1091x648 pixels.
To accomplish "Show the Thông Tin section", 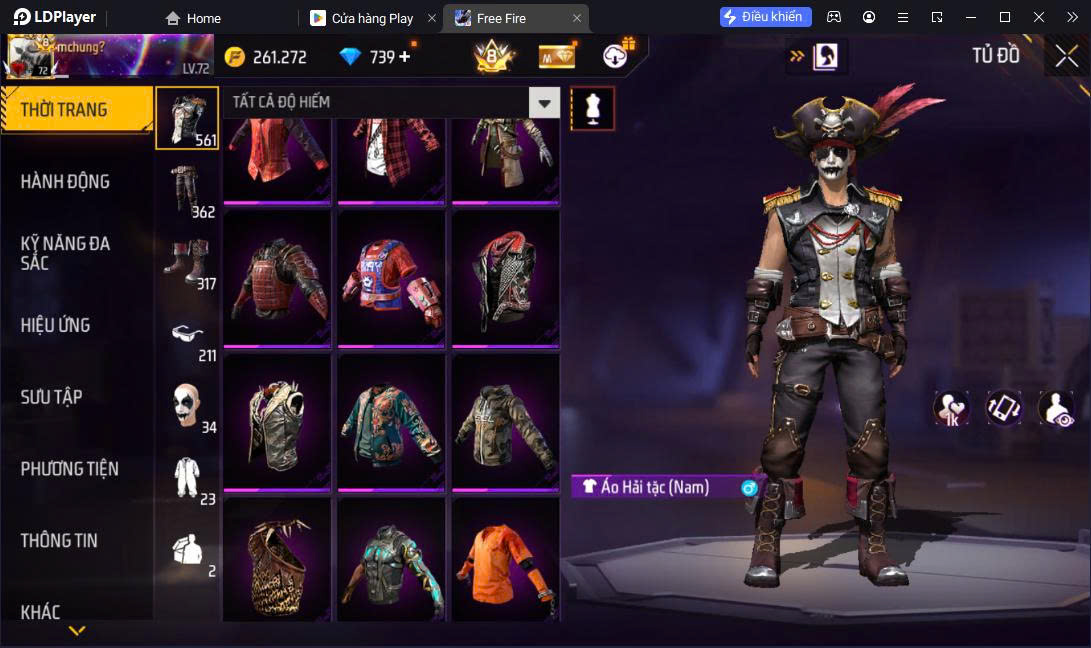I will click(x=60, y=541).
